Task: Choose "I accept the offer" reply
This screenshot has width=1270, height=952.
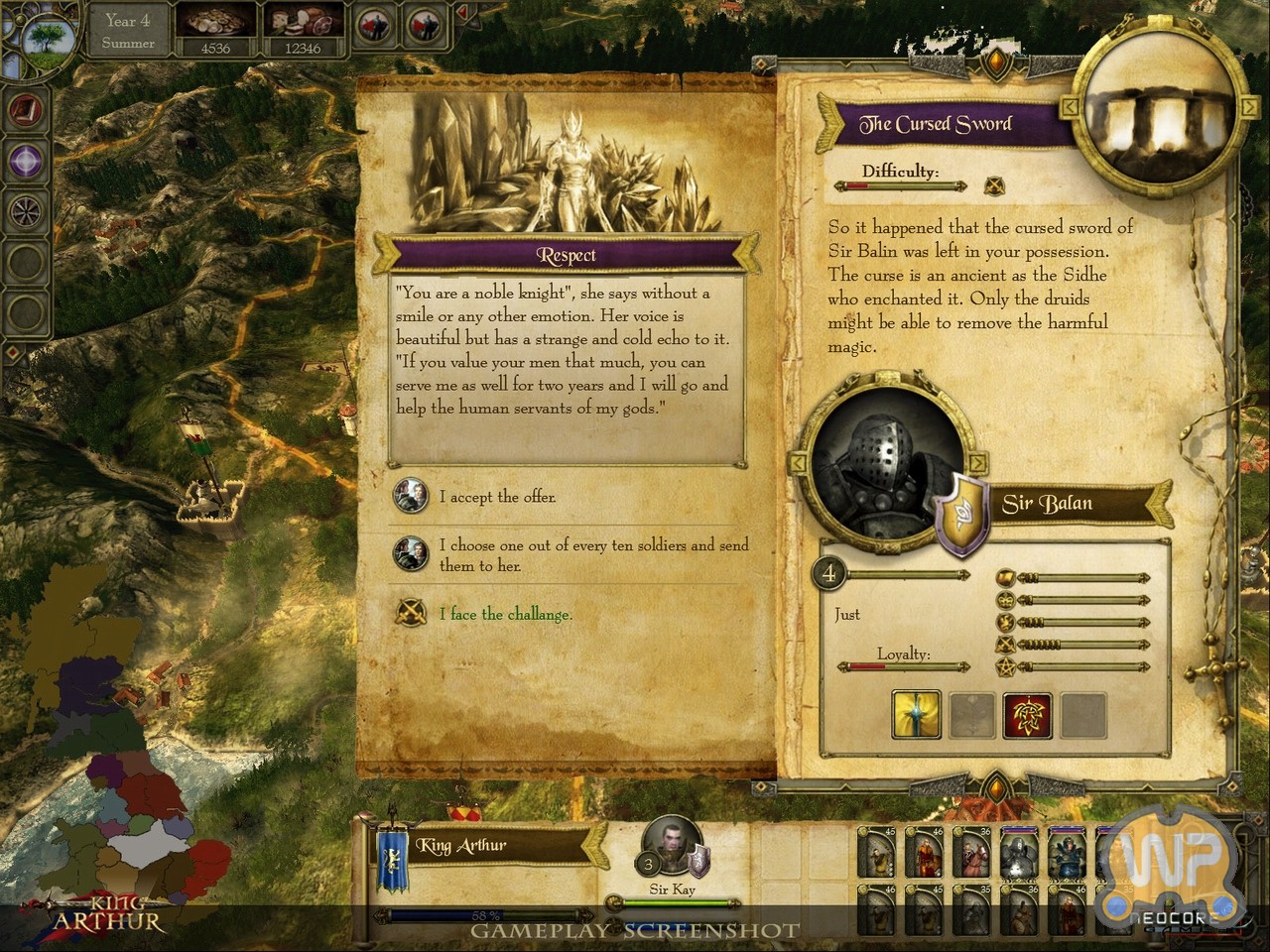Action: 497,497
